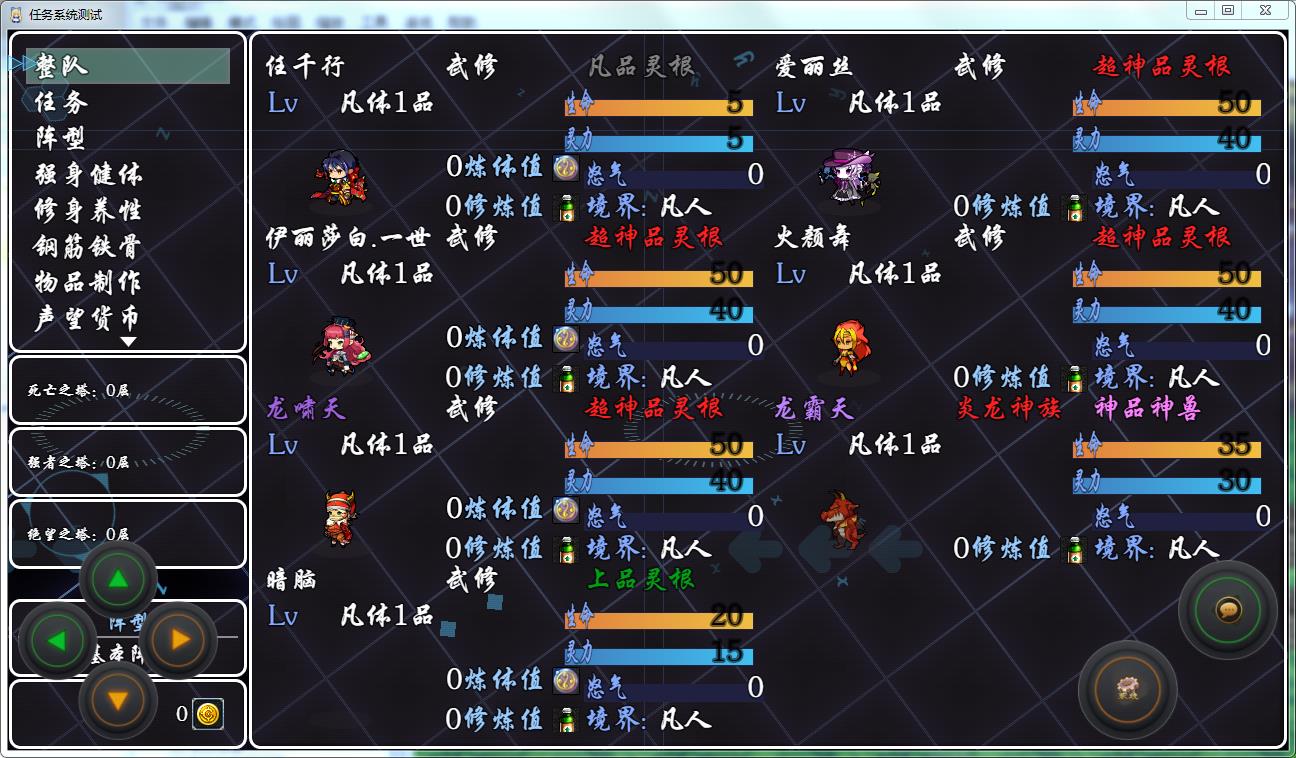Close the game window

[x=1266, y=11]
